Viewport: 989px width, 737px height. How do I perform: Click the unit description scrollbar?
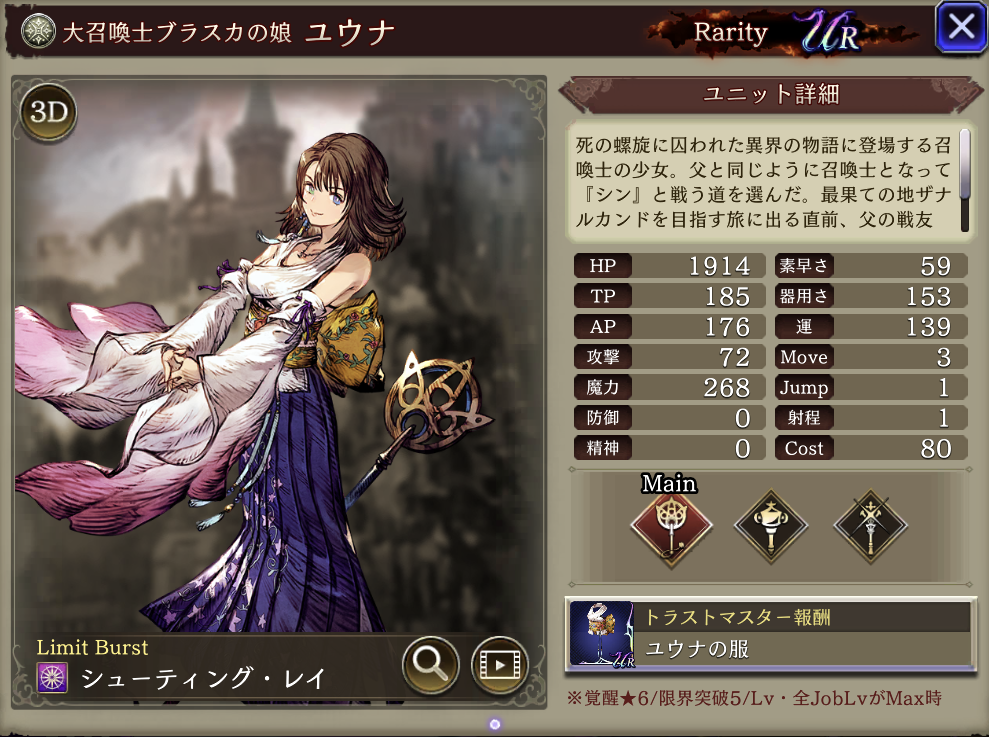965,165
